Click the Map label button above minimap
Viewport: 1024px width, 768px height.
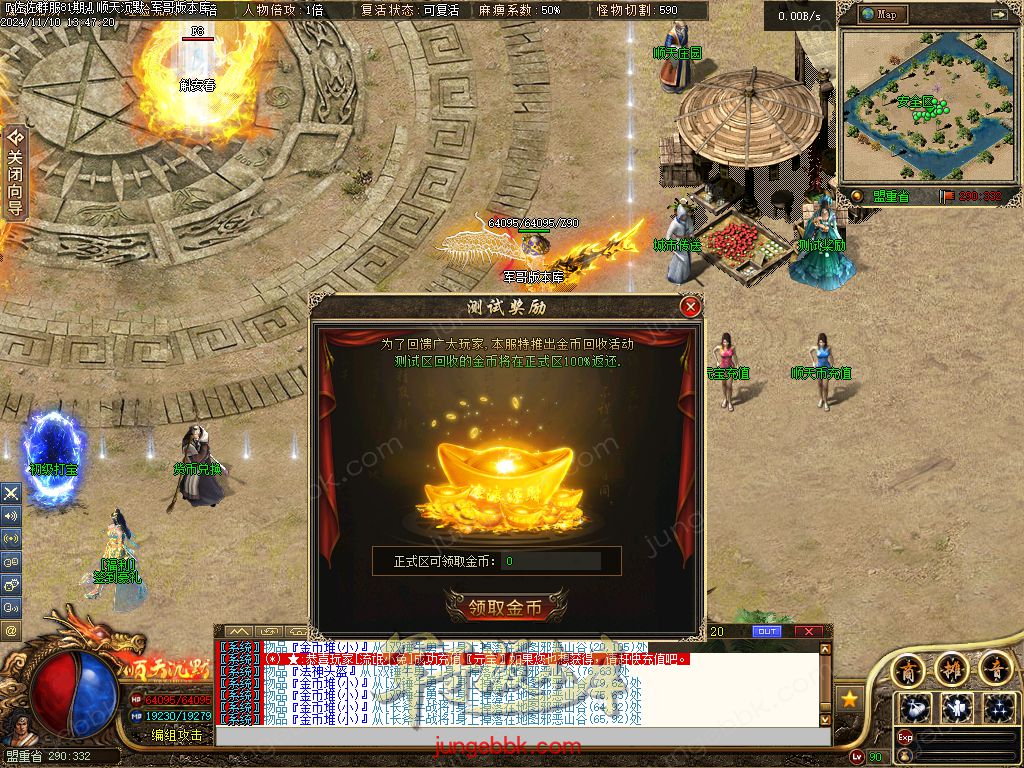(x=882, y=15)
